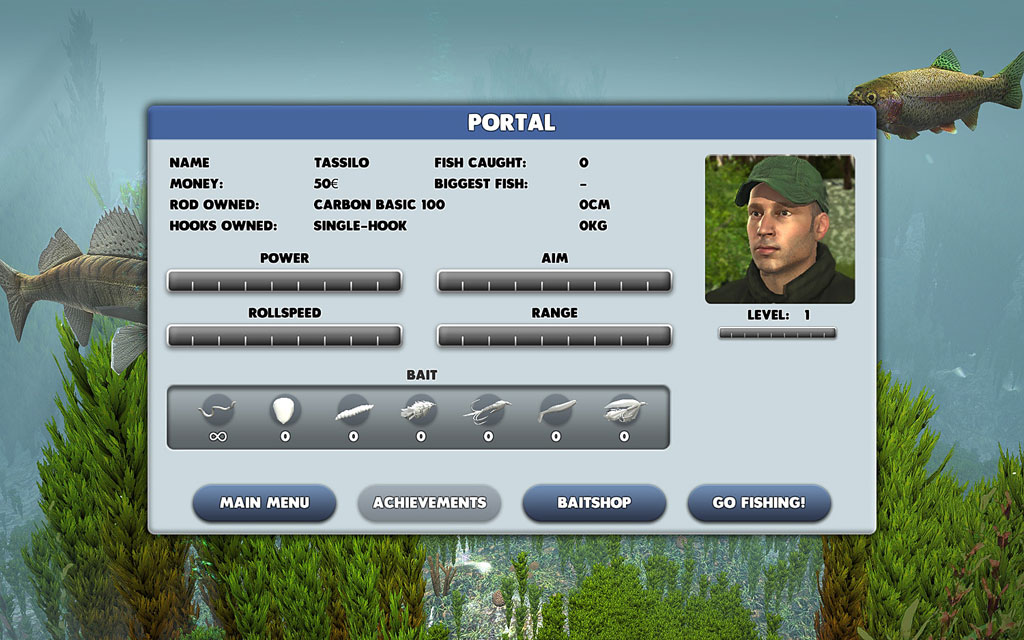Select the worm bait
This screenshot has width=1024, height=640.
[217, 410]
